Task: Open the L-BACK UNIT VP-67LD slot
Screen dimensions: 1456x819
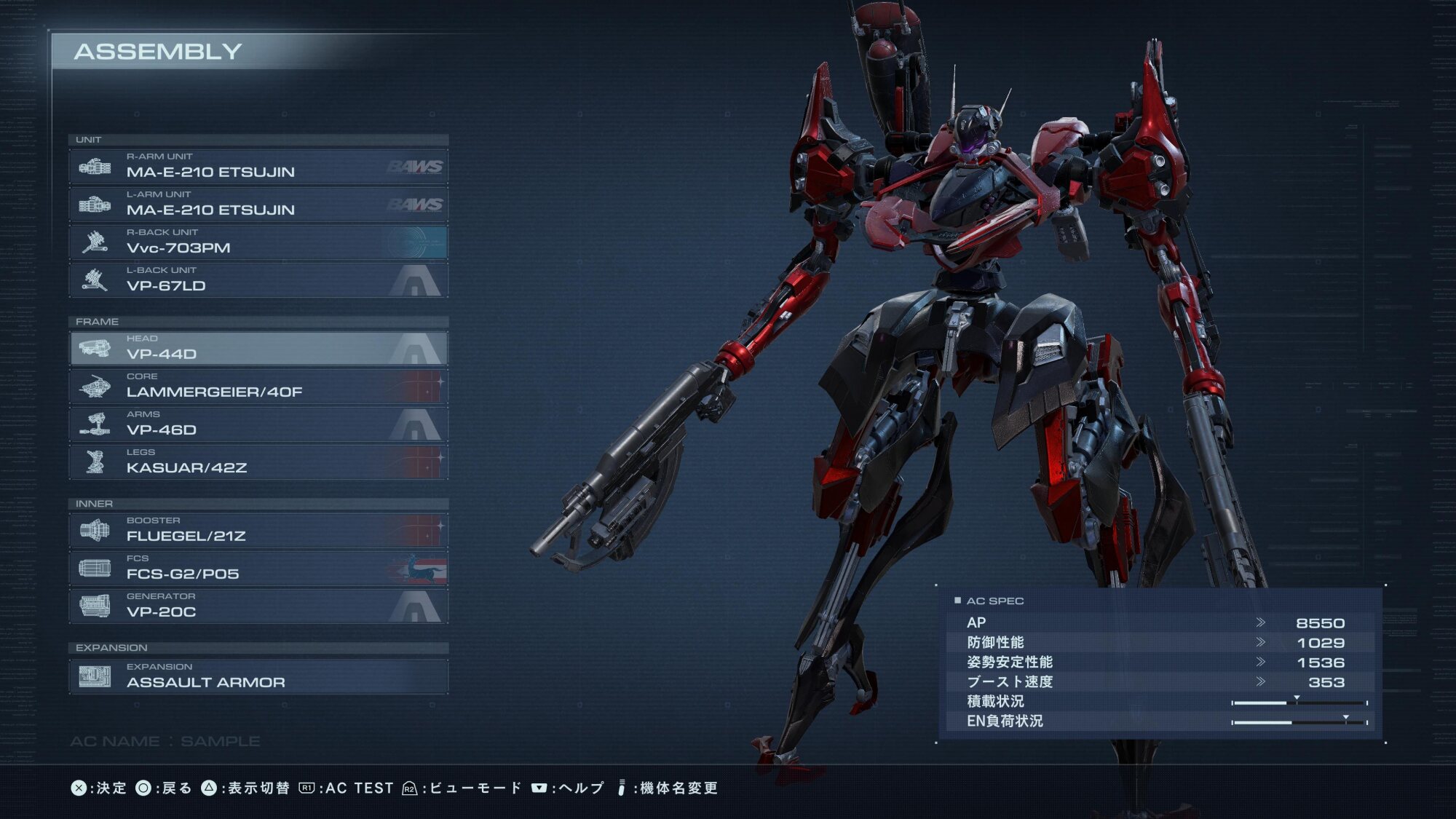Action: pyautogui.click(x=258, y=280)
